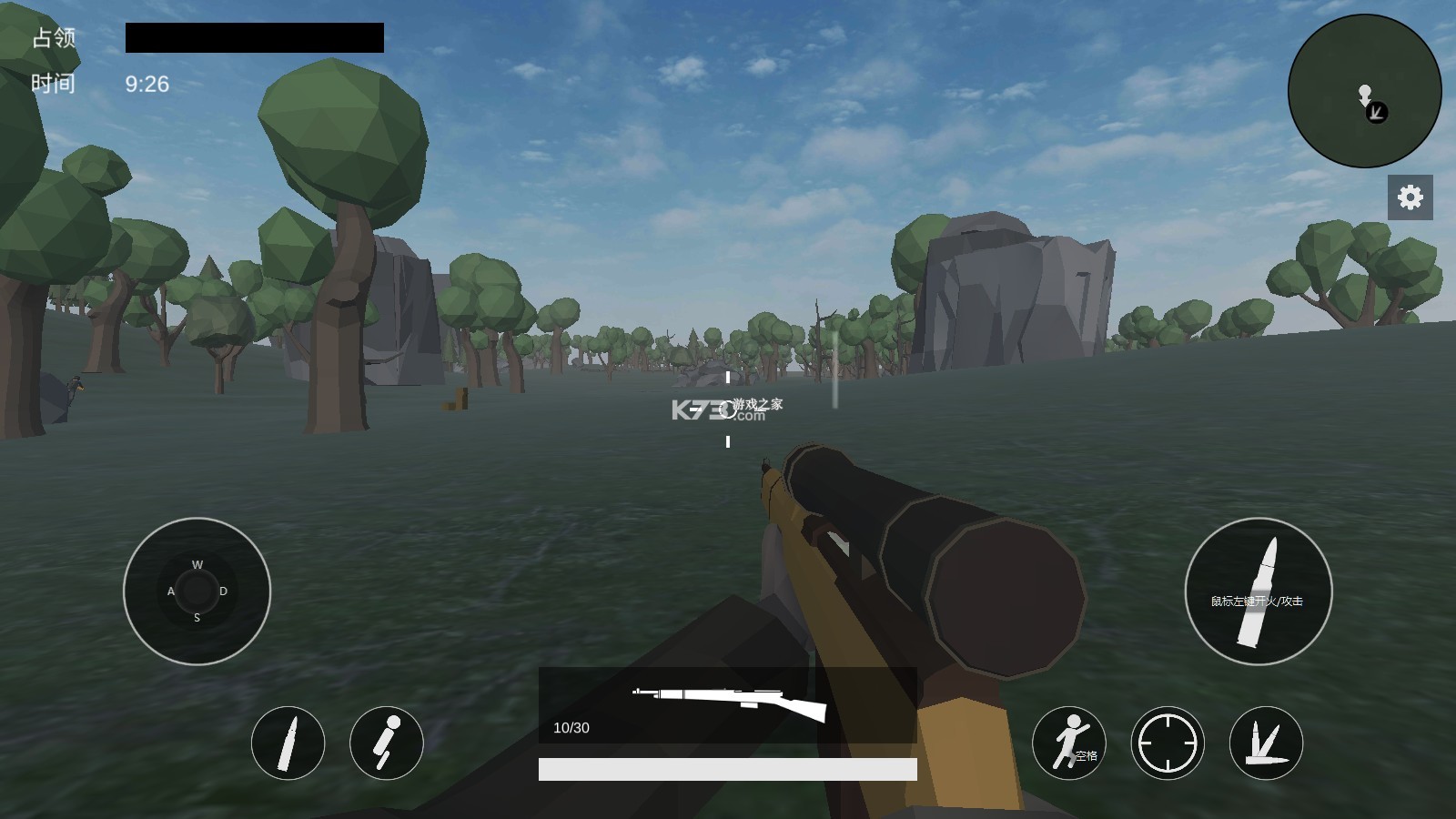Viewport: 1456px width, 819px height.
Task: Click the 占领 capture label top left
Action: click(53, 38)
